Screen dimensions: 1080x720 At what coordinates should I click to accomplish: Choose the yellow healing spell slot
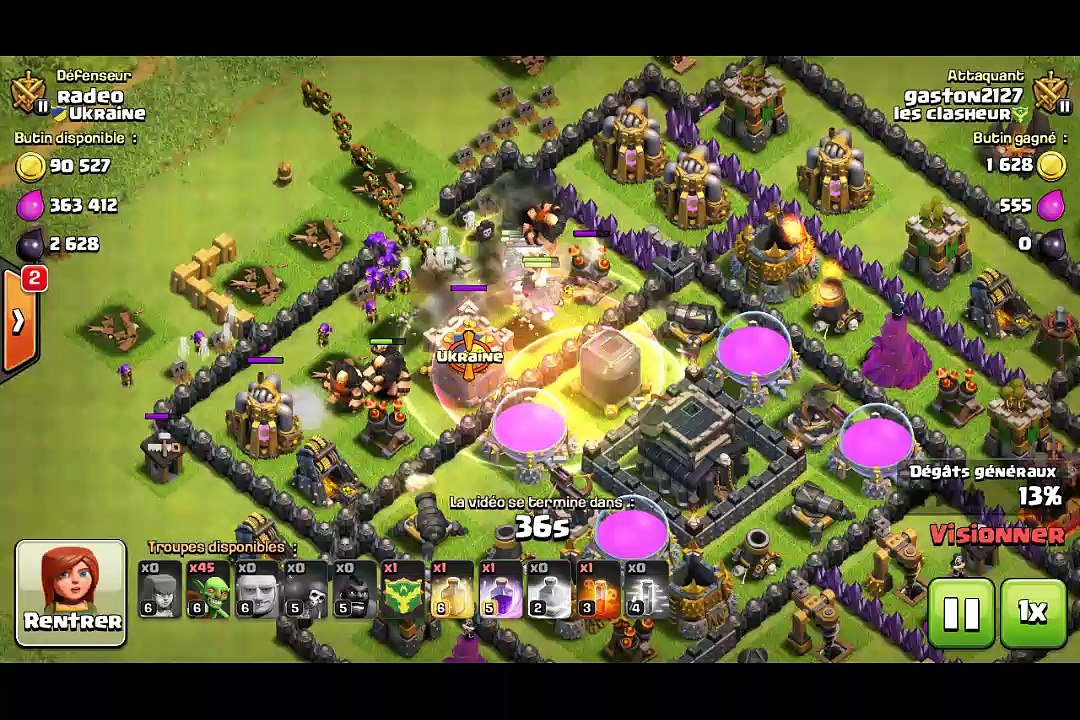pyautogui.click(x=451, y=590)
